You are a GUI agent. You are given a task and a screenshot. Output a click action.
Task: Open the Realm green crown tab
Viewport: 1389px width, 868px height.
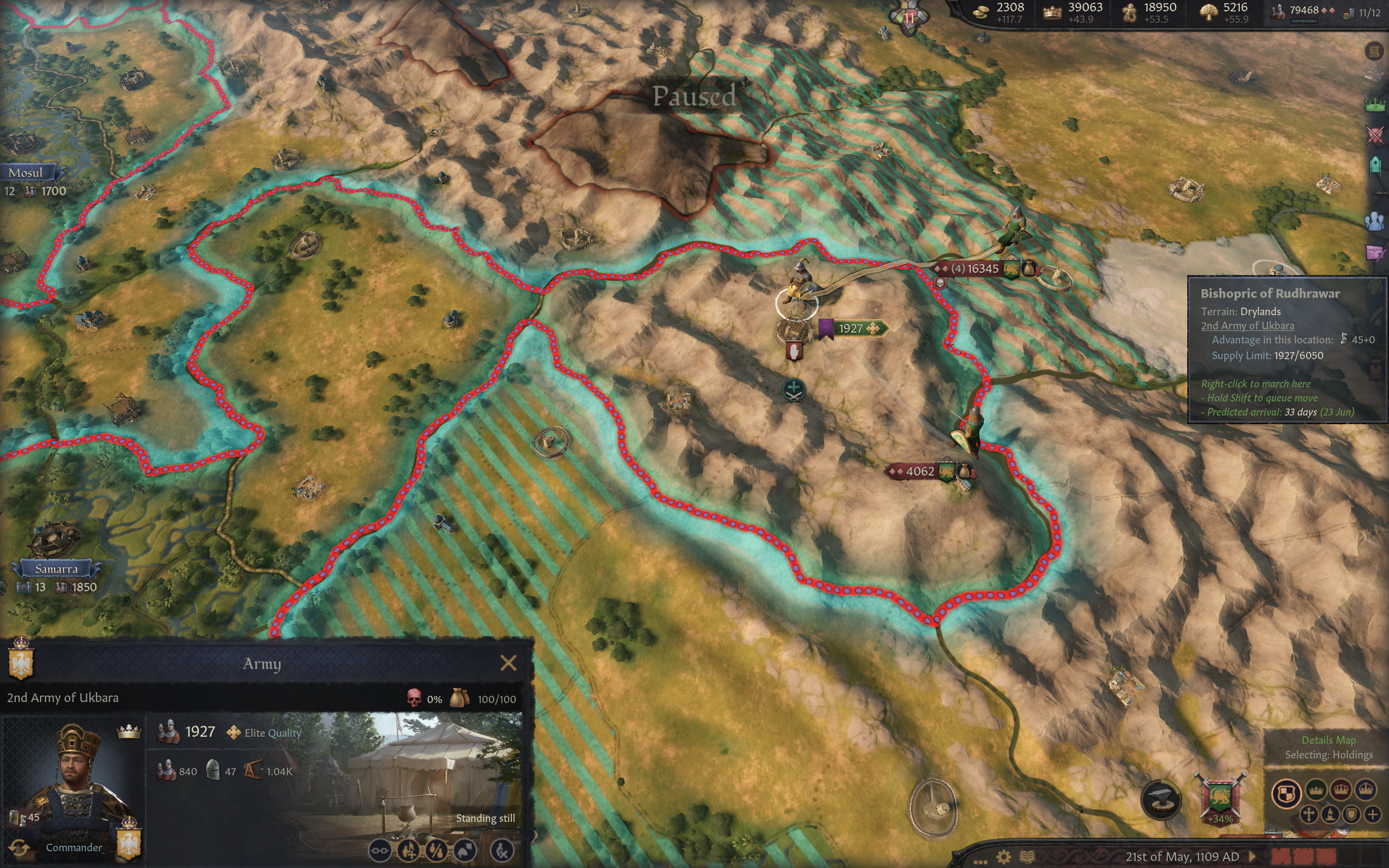point(1375,105)
